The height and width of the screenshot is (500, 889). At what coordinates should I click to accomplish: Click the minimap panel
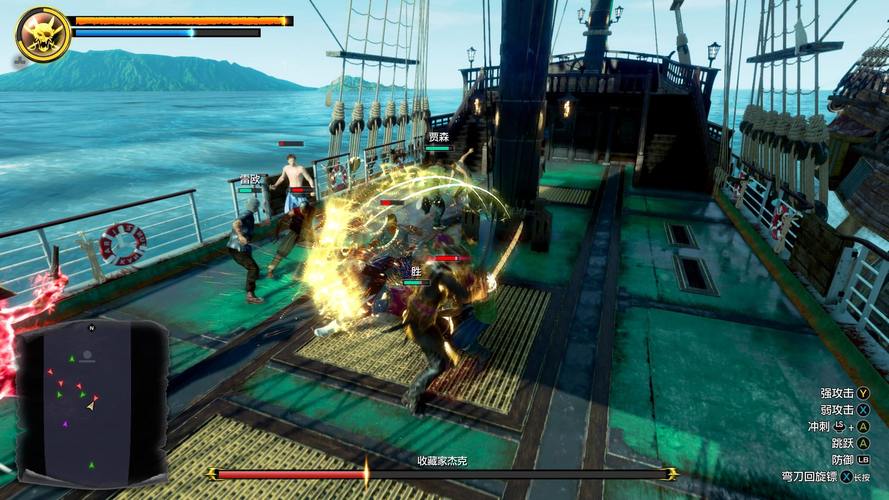92,402
